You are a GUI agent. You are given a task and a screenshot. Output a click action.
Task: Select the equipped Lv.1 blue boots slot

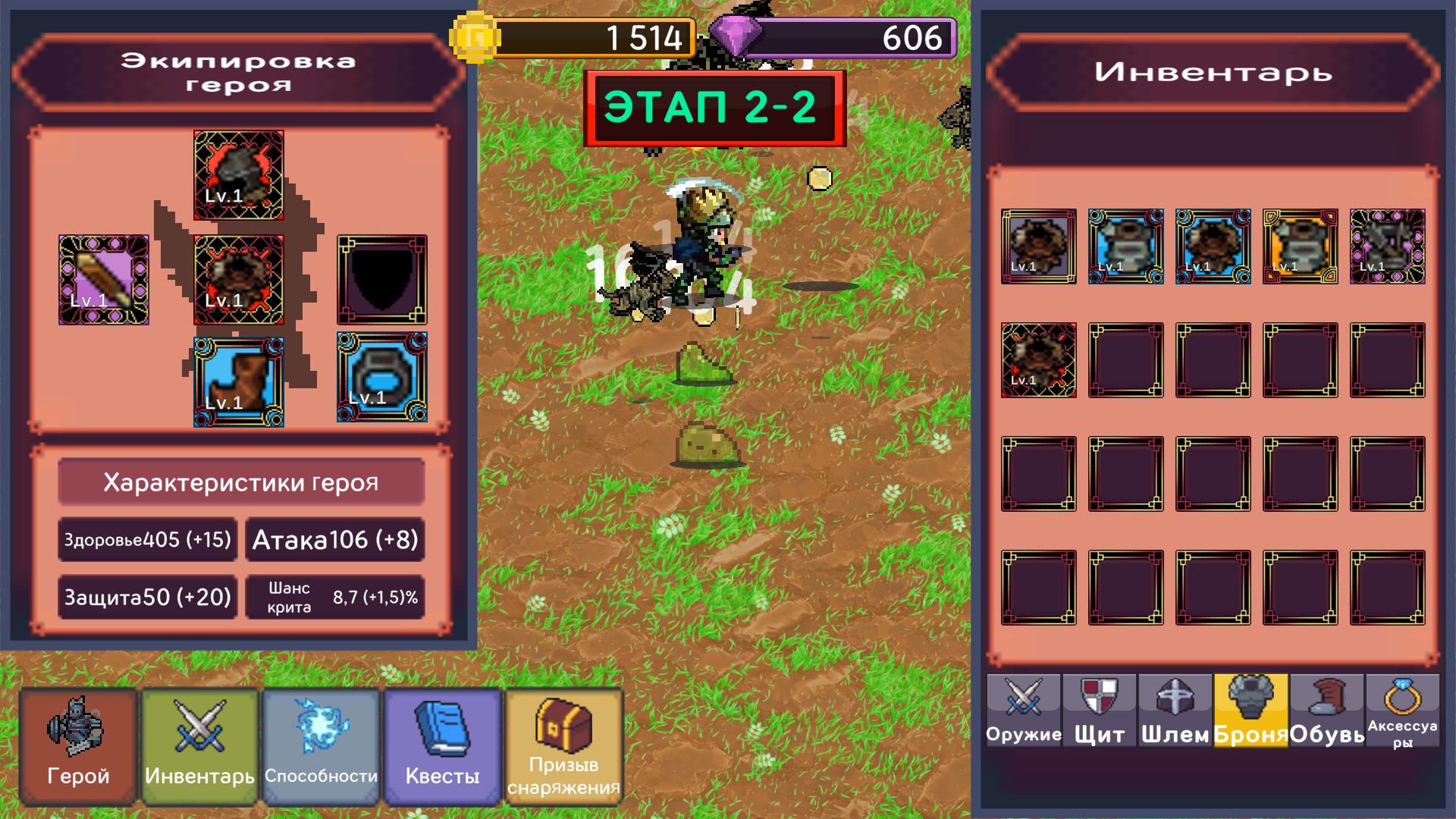(x=238, y=381)
